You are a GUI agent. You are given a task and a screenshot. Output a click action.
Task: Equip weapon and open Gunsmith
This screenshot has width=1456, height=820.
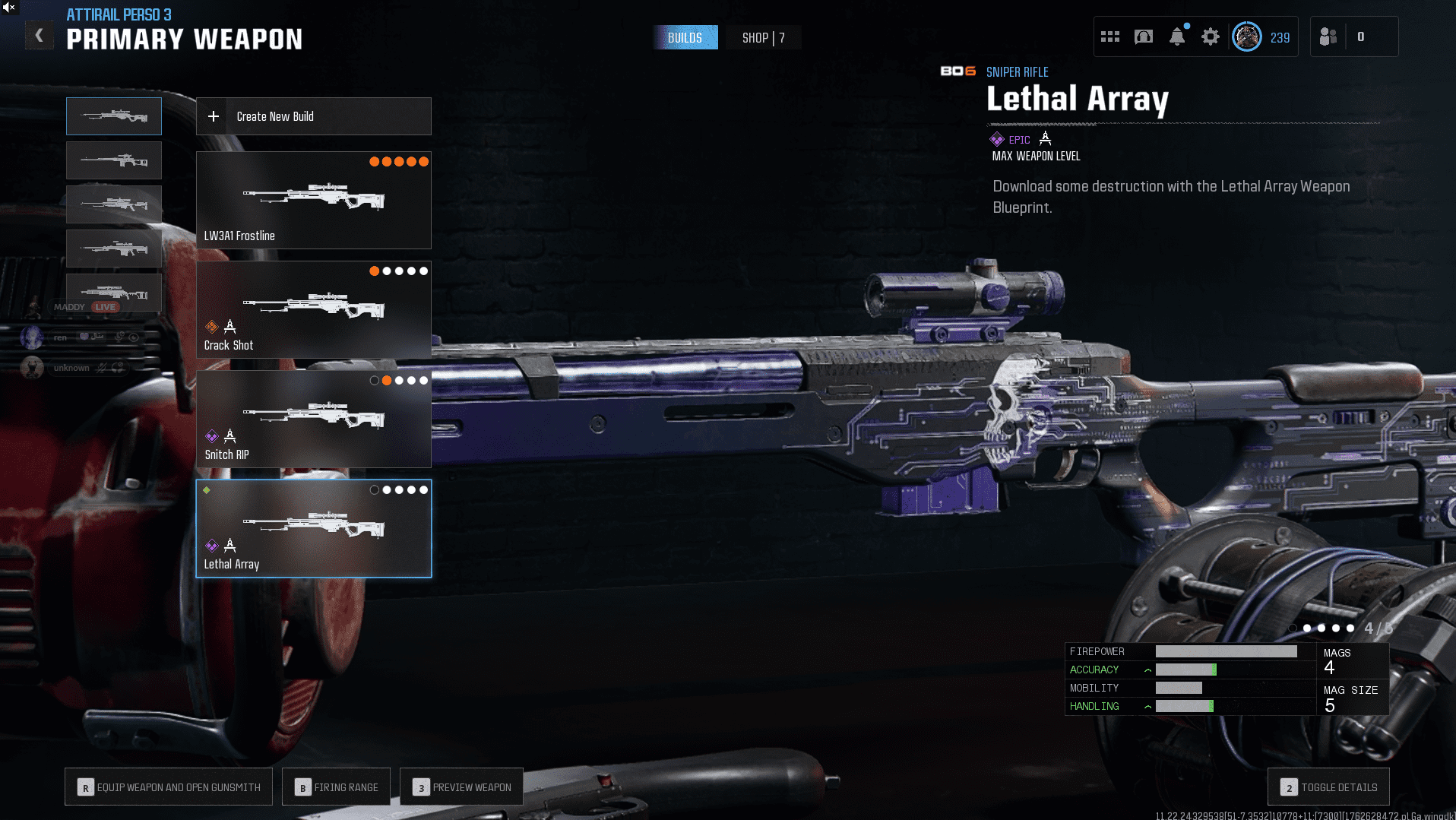pyautogui.click(x=169, y=787)
